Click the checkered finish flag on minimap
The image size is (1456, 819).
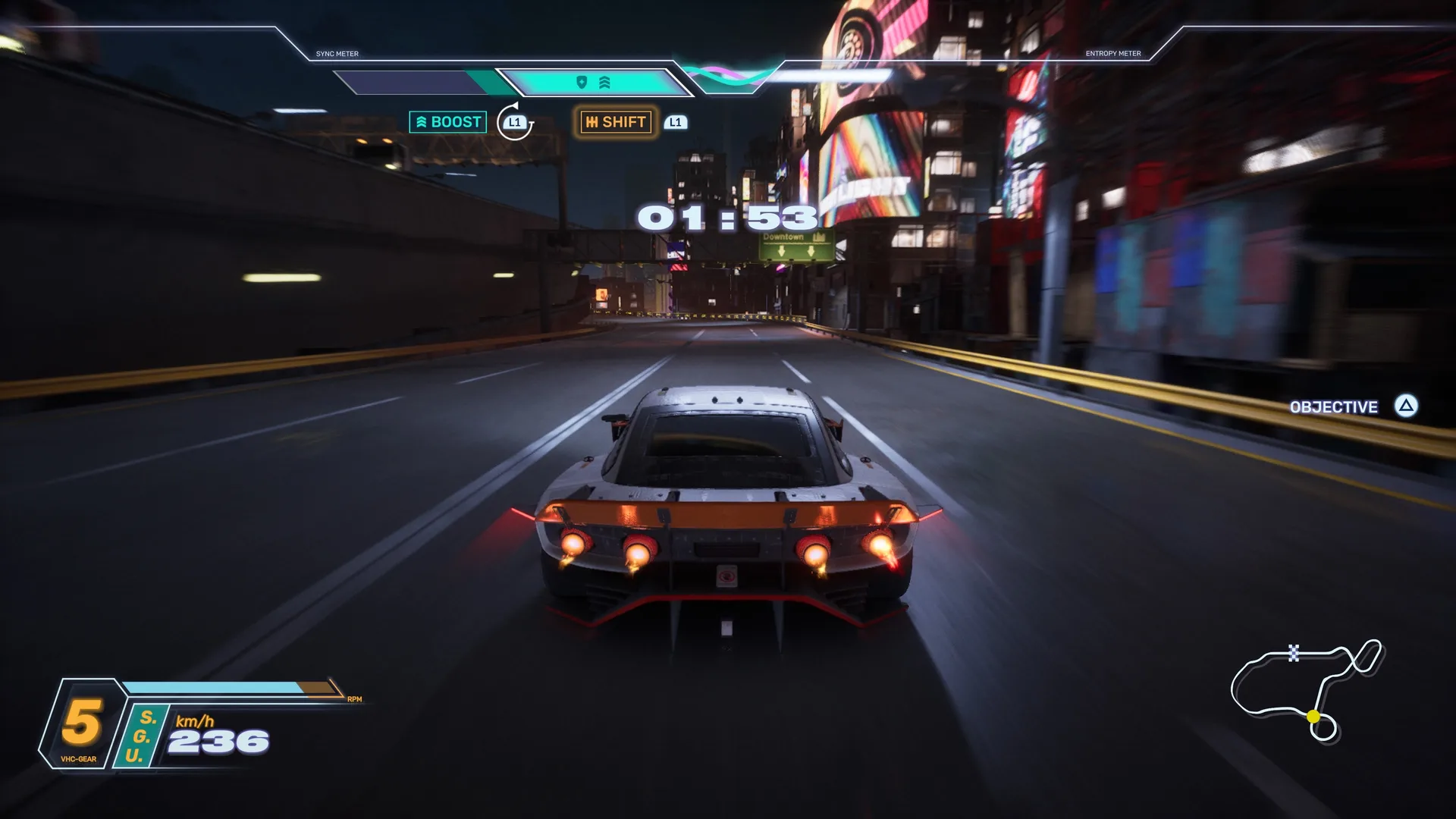(x=1294, y=652)
